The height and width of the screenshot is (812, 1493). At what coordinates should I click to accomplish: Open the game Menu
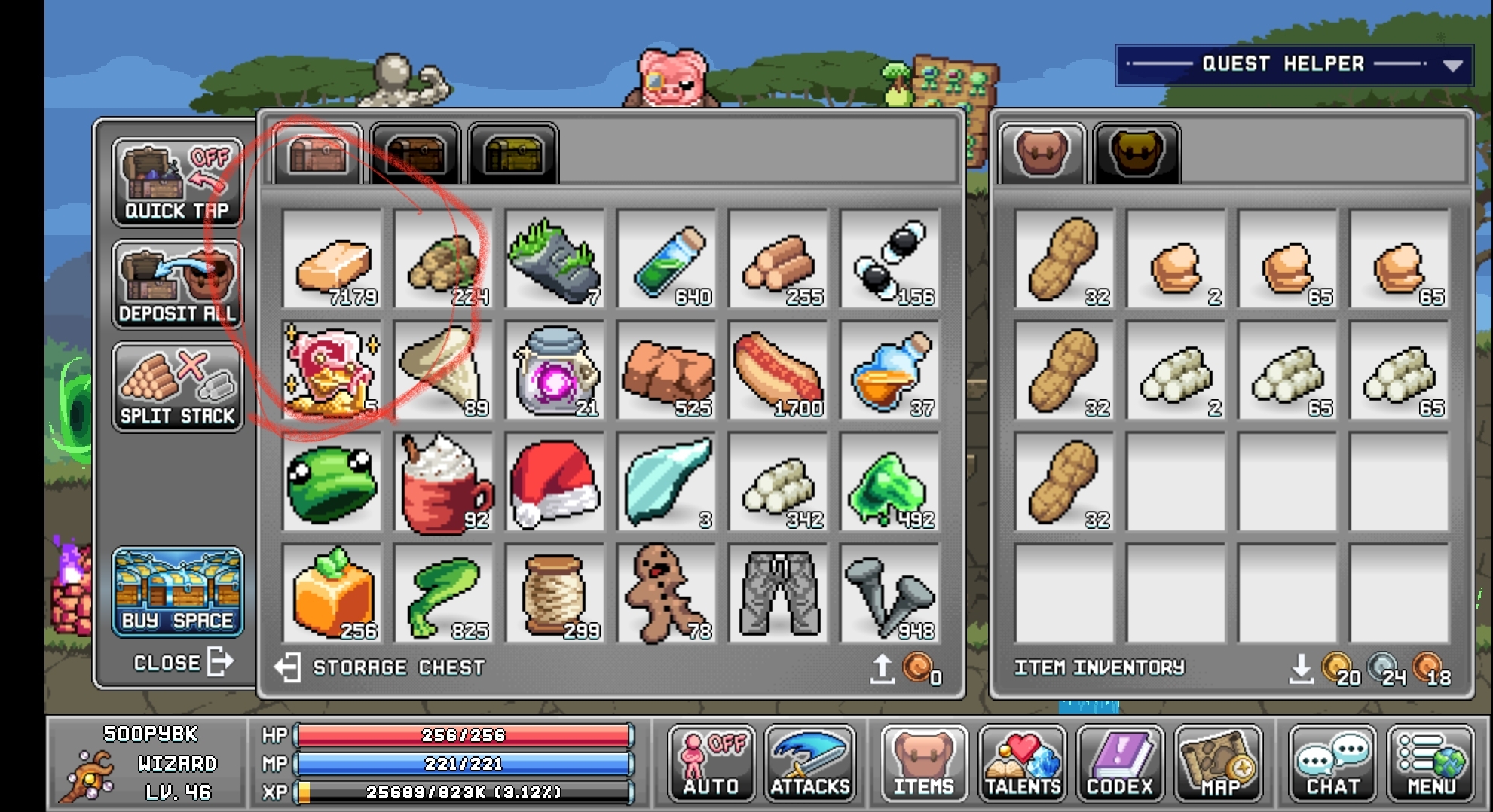pos(1431,764)
